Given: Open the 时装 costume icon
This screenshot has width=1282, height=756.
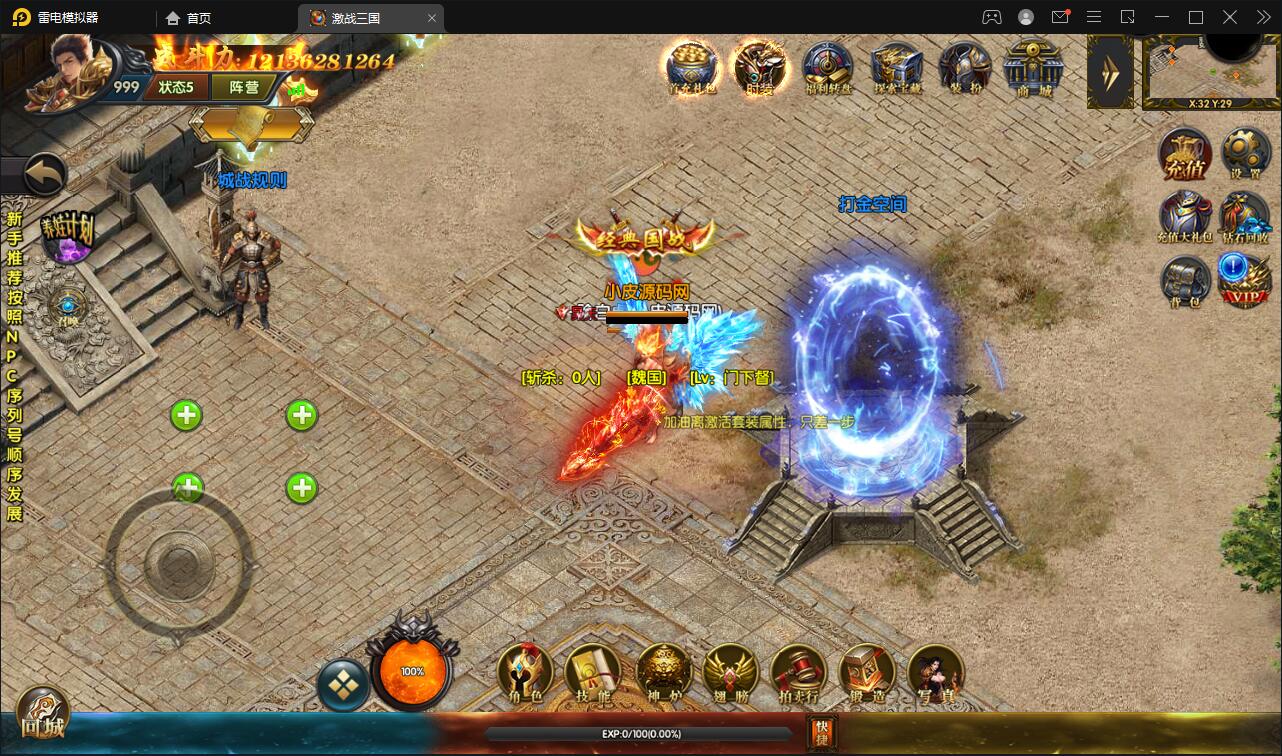Looking at the screenshot, I should point(759,68).
